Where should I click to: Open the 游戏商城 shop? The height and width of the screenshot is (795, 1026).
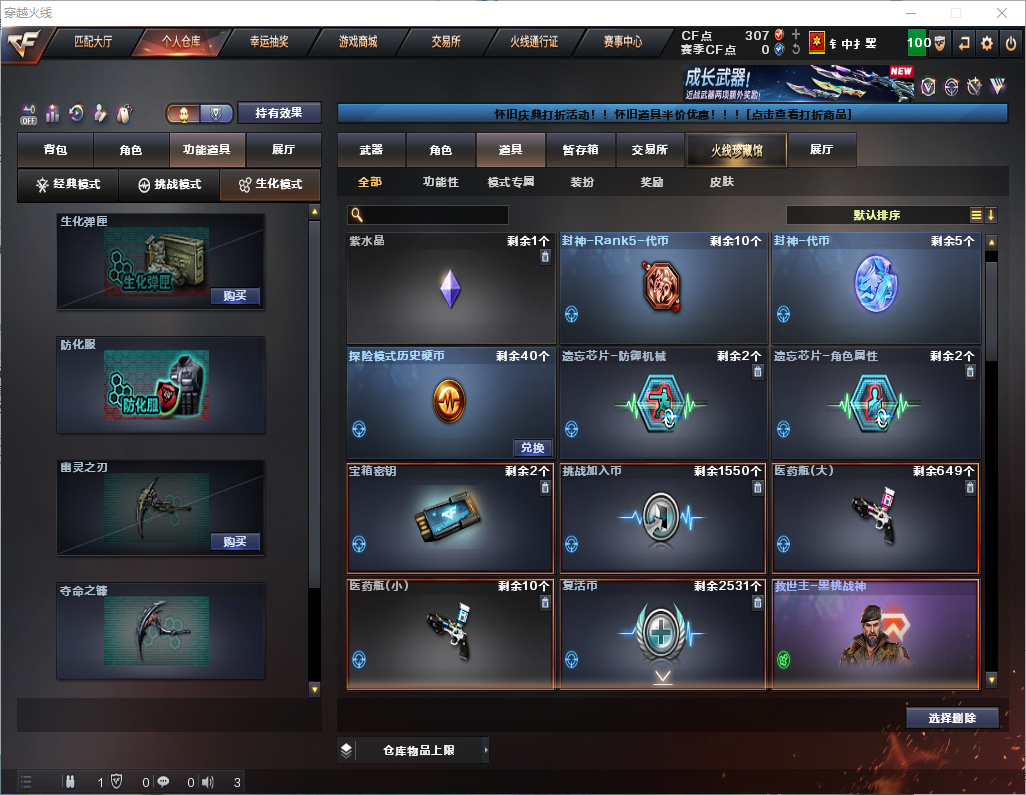tap(357, 42)
